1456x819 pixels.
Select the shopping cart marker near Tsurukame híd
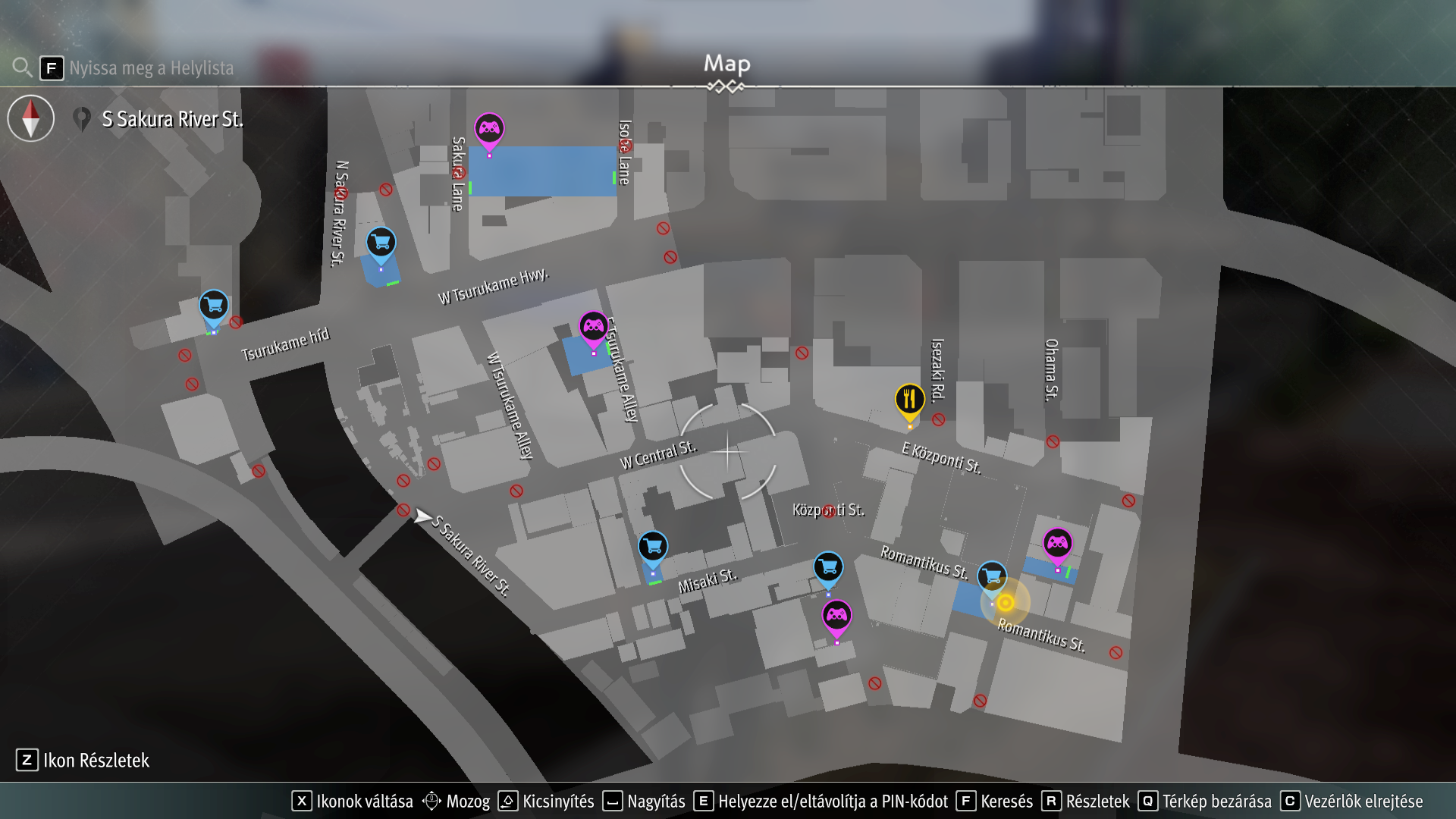coord(214,306)
